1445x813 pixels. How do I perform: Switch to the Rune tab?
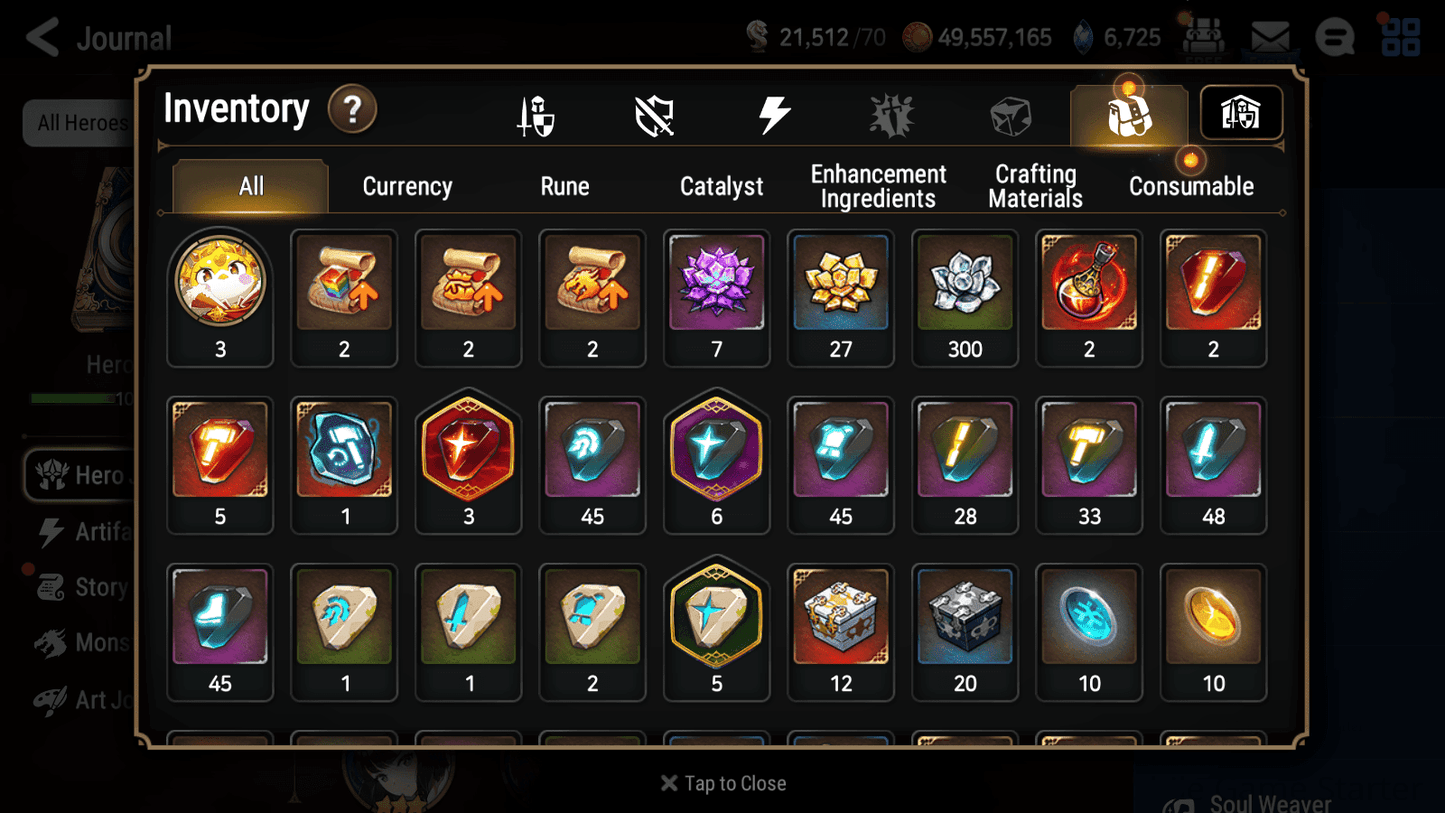(x=565, y=186)
